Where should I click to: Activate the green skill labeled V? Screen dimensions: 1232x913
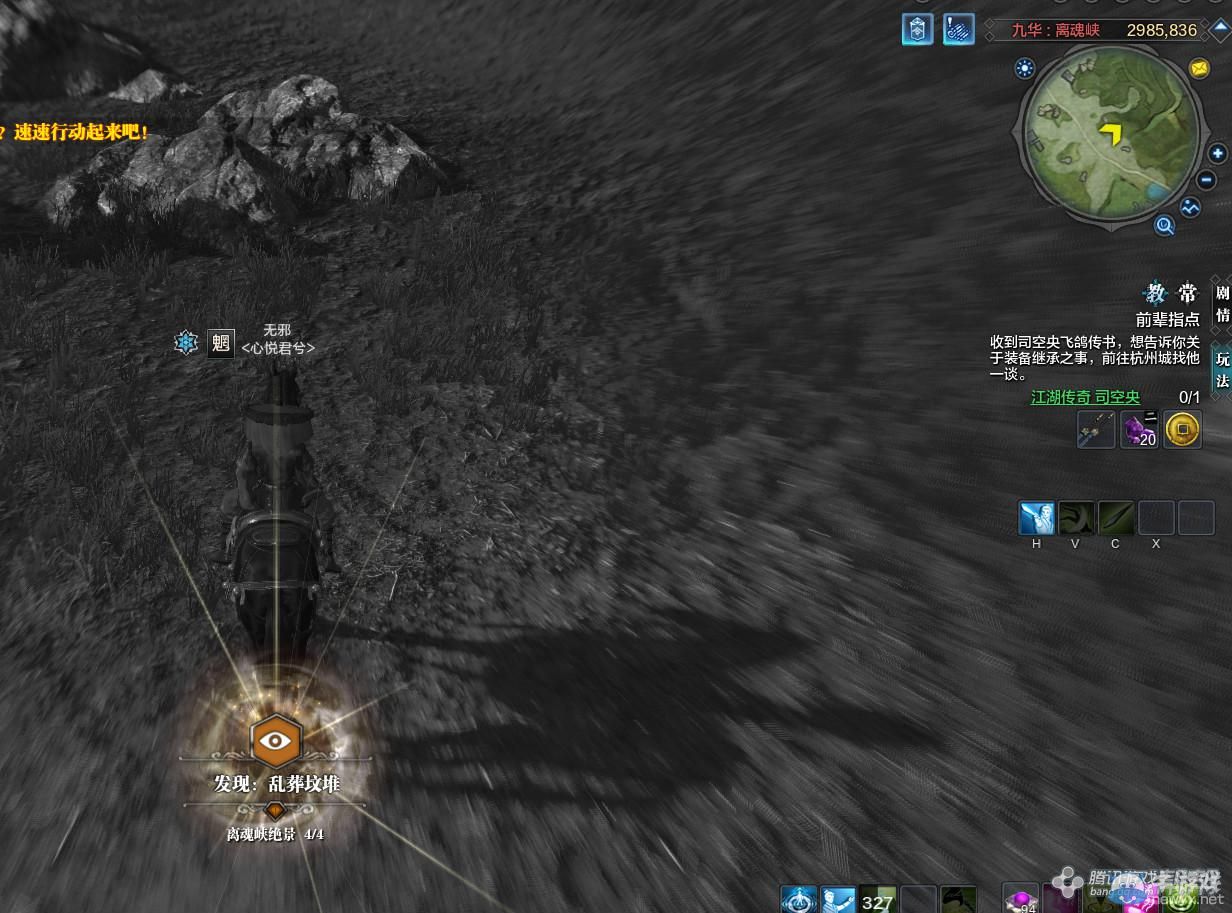pos(1076,518)
